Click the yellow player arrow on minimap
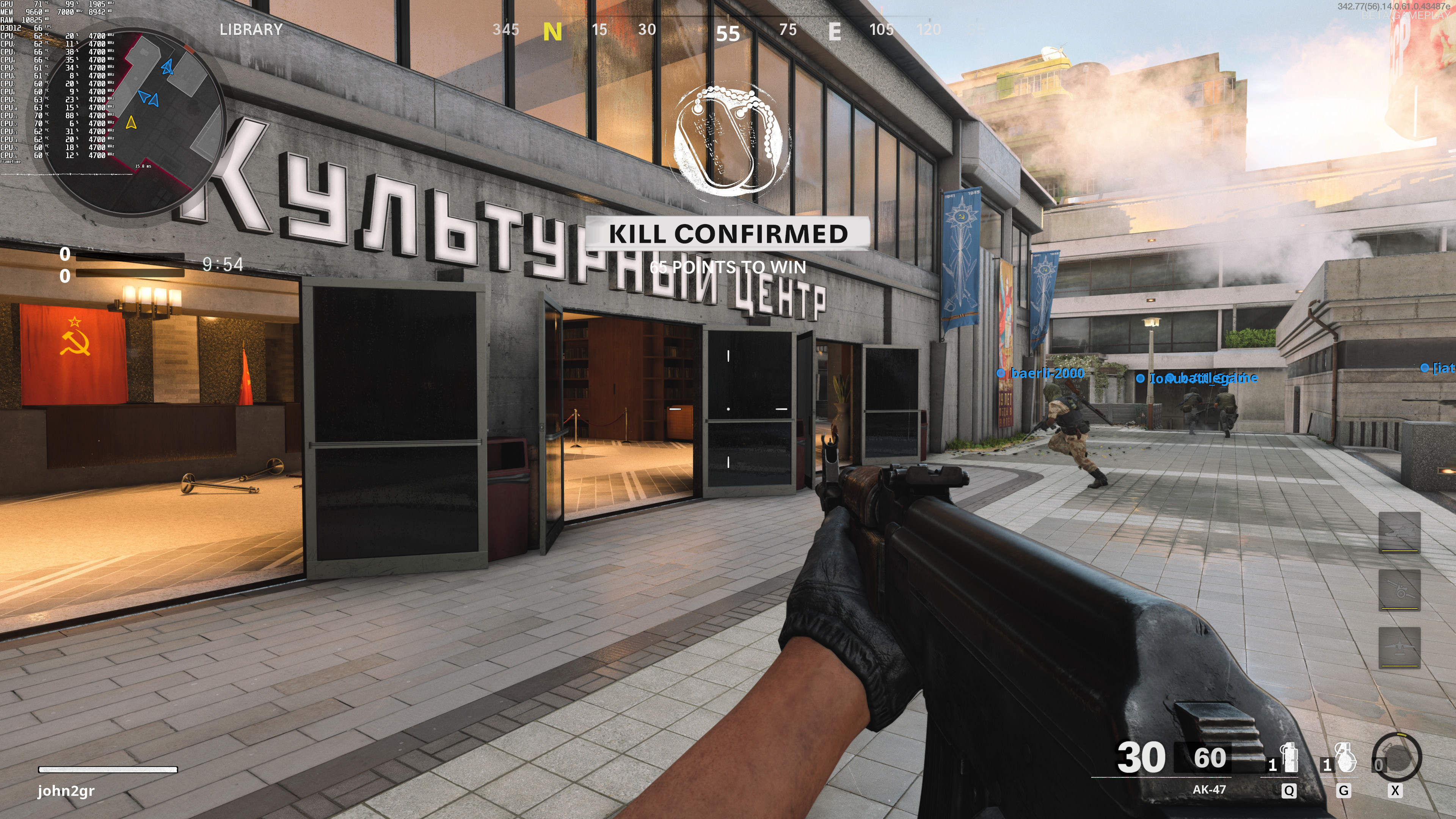The width and height of the screenshot is (1456, 819). click(131, 122)
